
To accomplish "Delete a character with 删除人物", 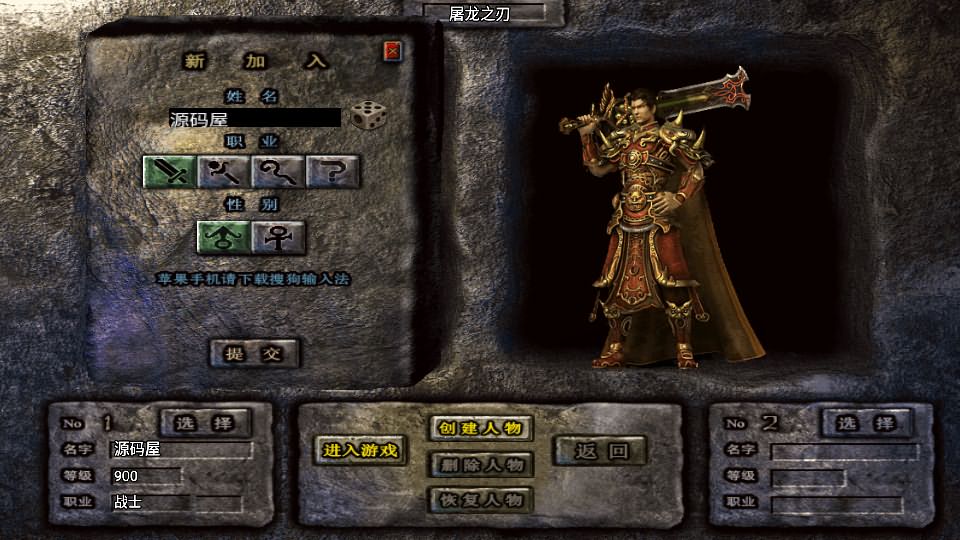I will coord(479,465).
